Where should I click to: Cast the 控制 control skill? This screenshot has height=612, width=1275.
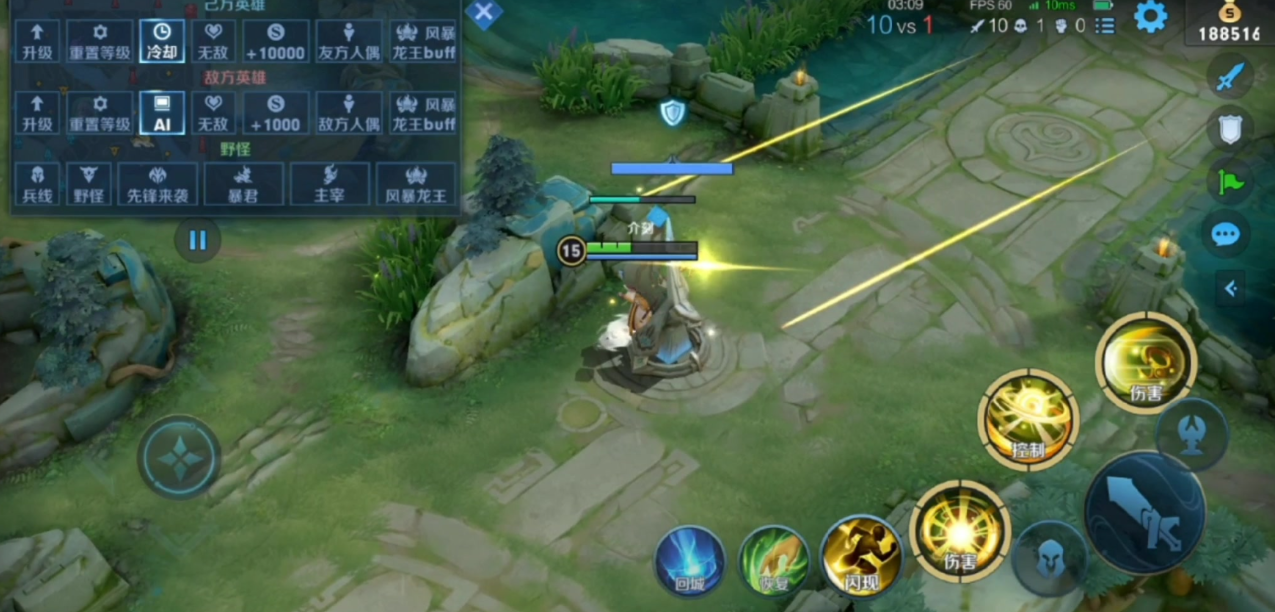1027,420
